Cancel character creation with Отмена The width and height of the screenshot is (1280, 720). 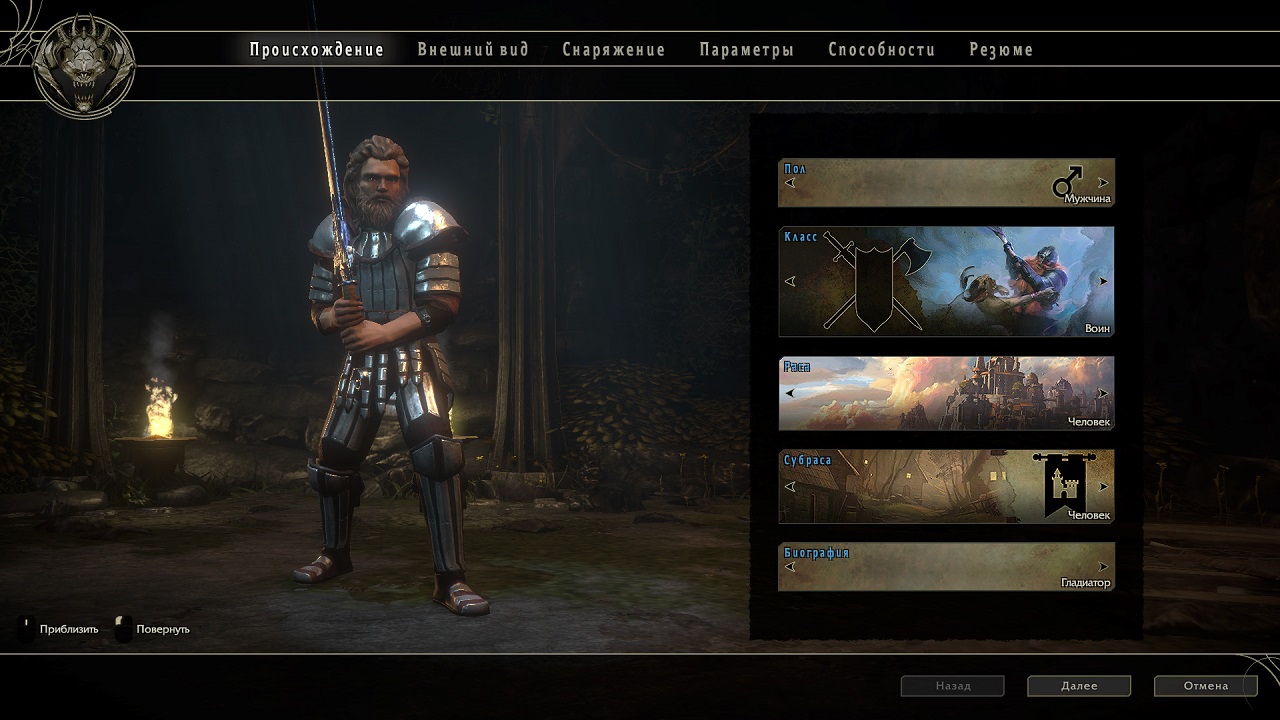(1205, 686)
